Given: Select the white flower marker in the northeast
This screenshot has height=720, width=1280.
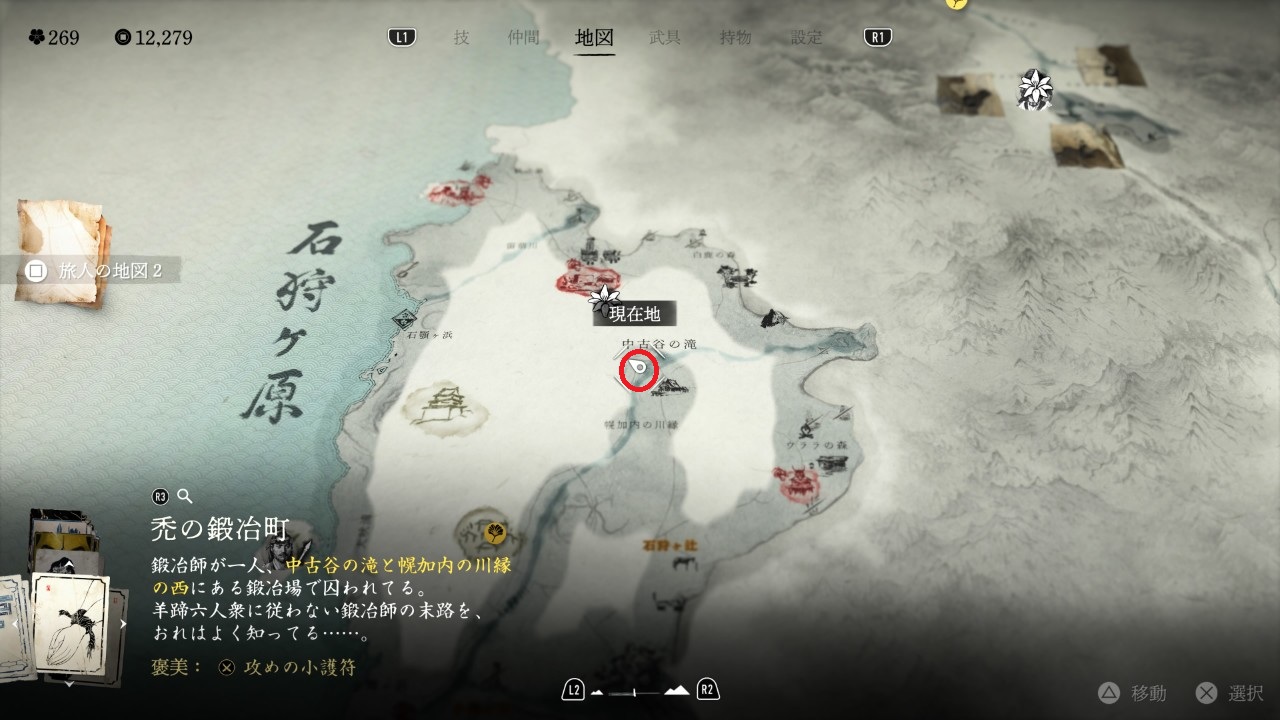Looking at the screenshot, I should [x=1032, y=89].
